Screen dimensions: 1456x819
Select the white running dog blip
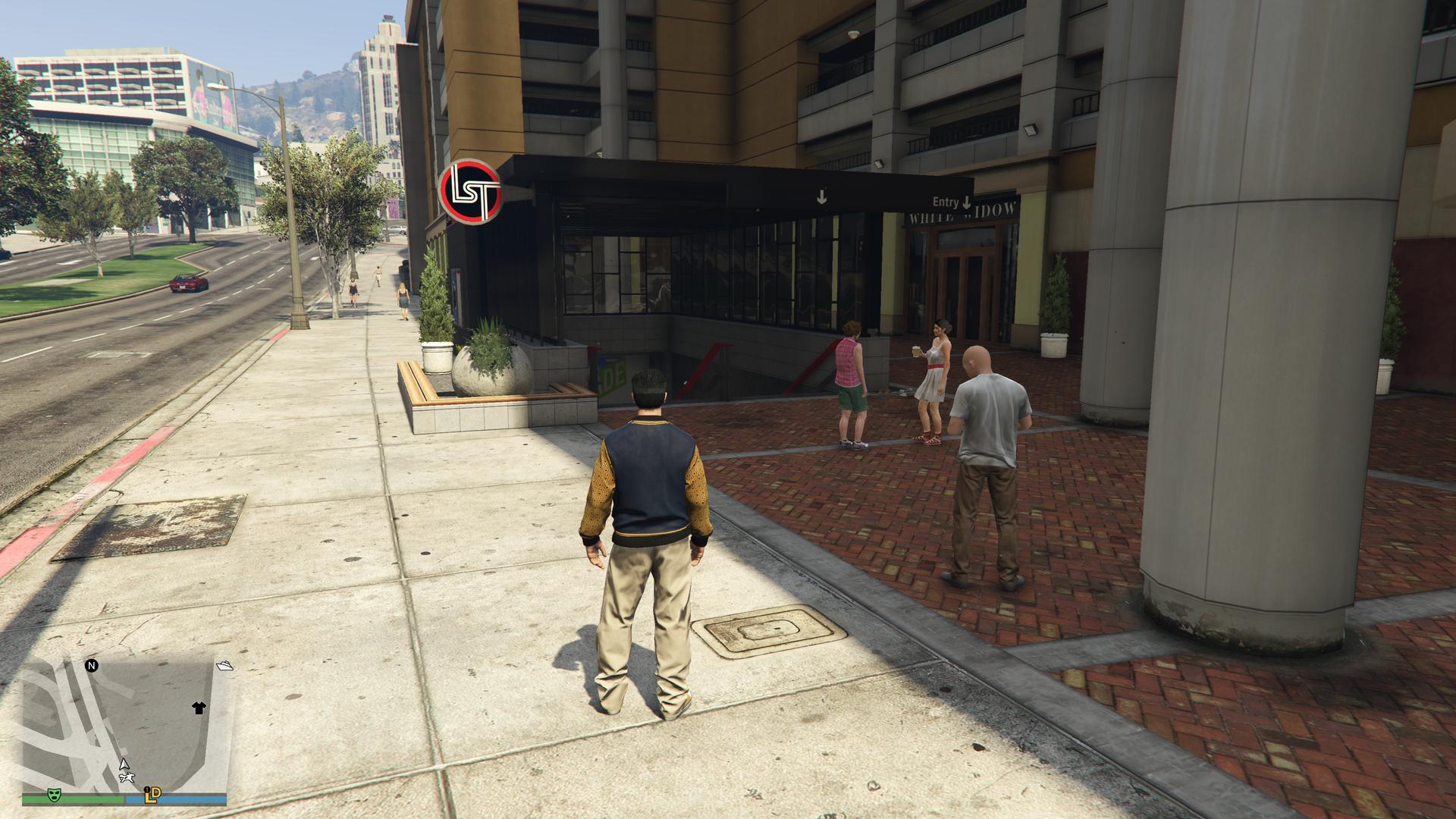(x=129, y=778)
